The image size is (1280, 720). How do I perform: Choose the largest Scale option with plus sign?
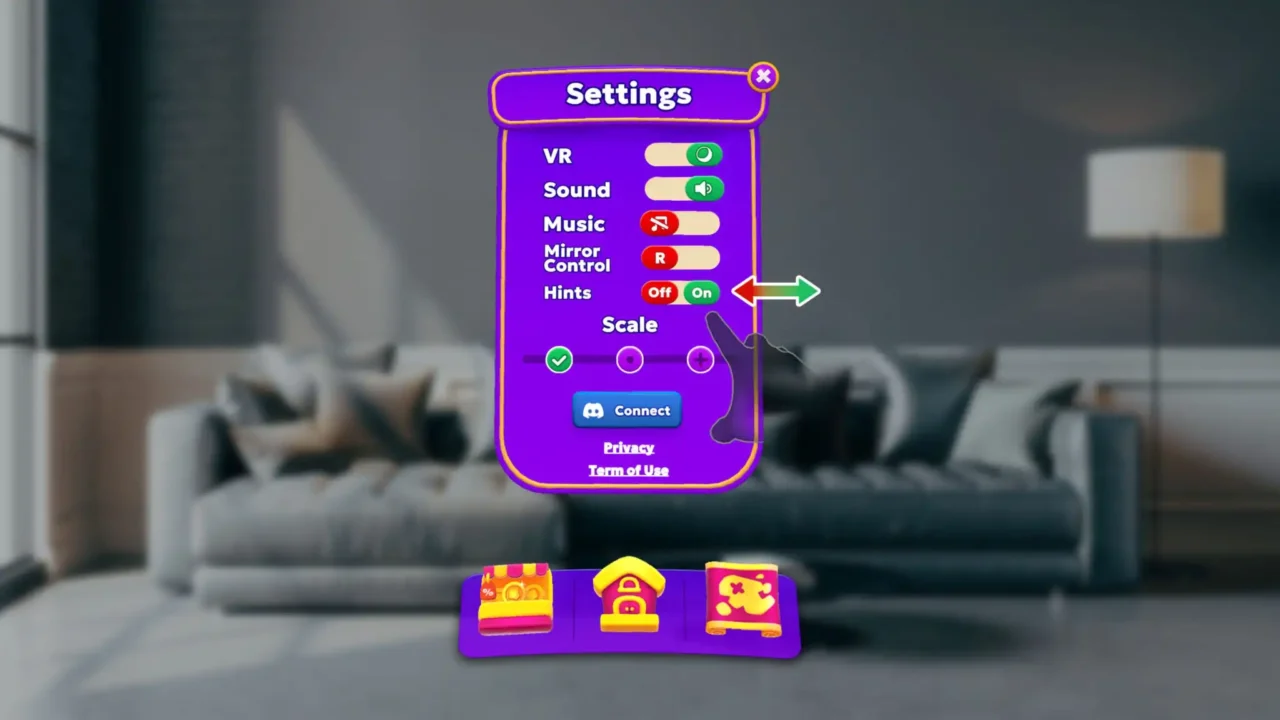700,360
